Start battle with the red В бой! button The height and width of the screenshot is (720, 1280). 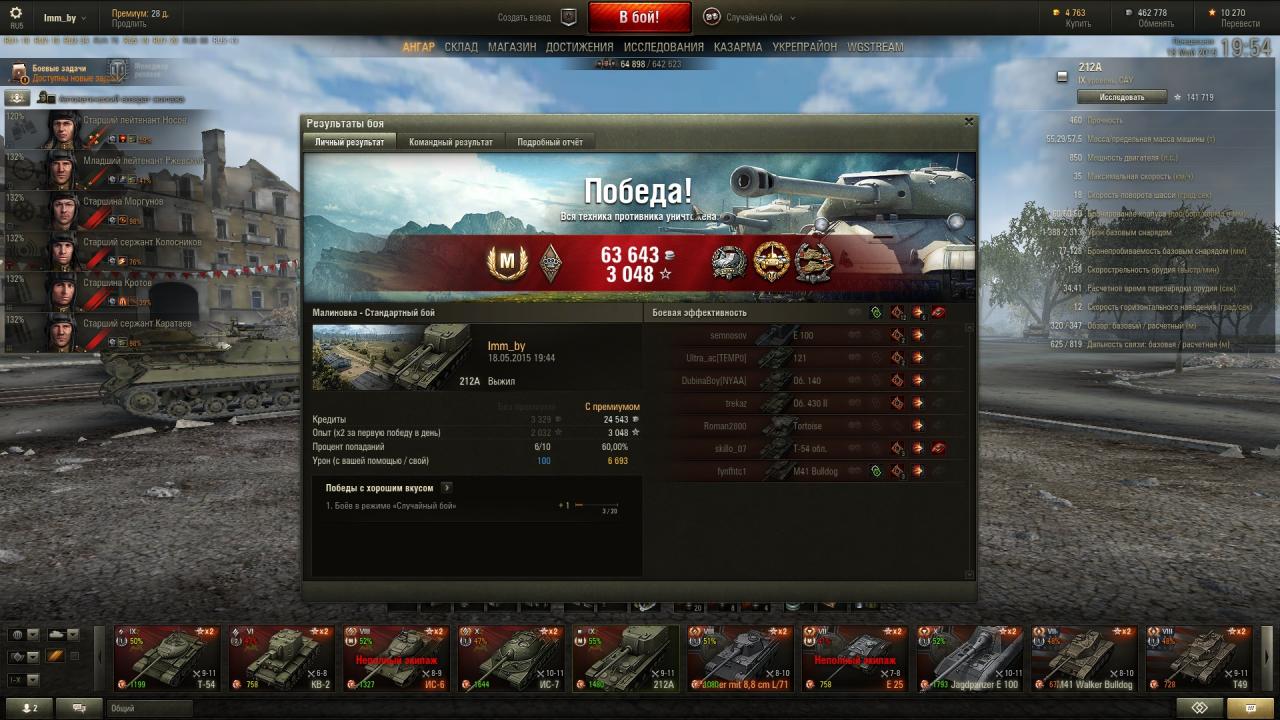pyautogui.click(x=639, y=17)
